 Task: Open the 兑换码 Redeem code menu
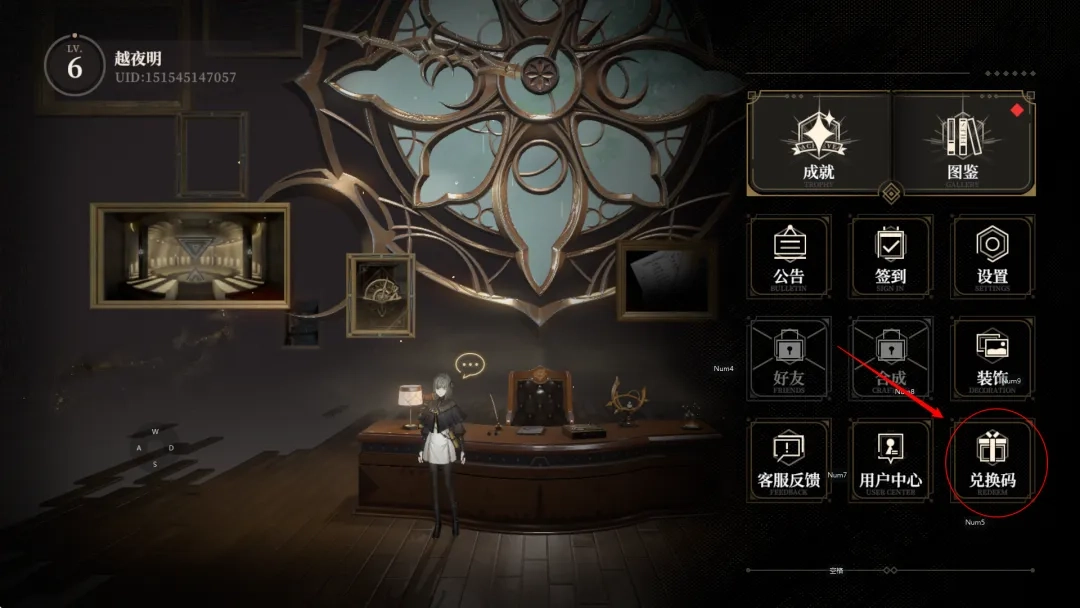click(x=992, y=461)
